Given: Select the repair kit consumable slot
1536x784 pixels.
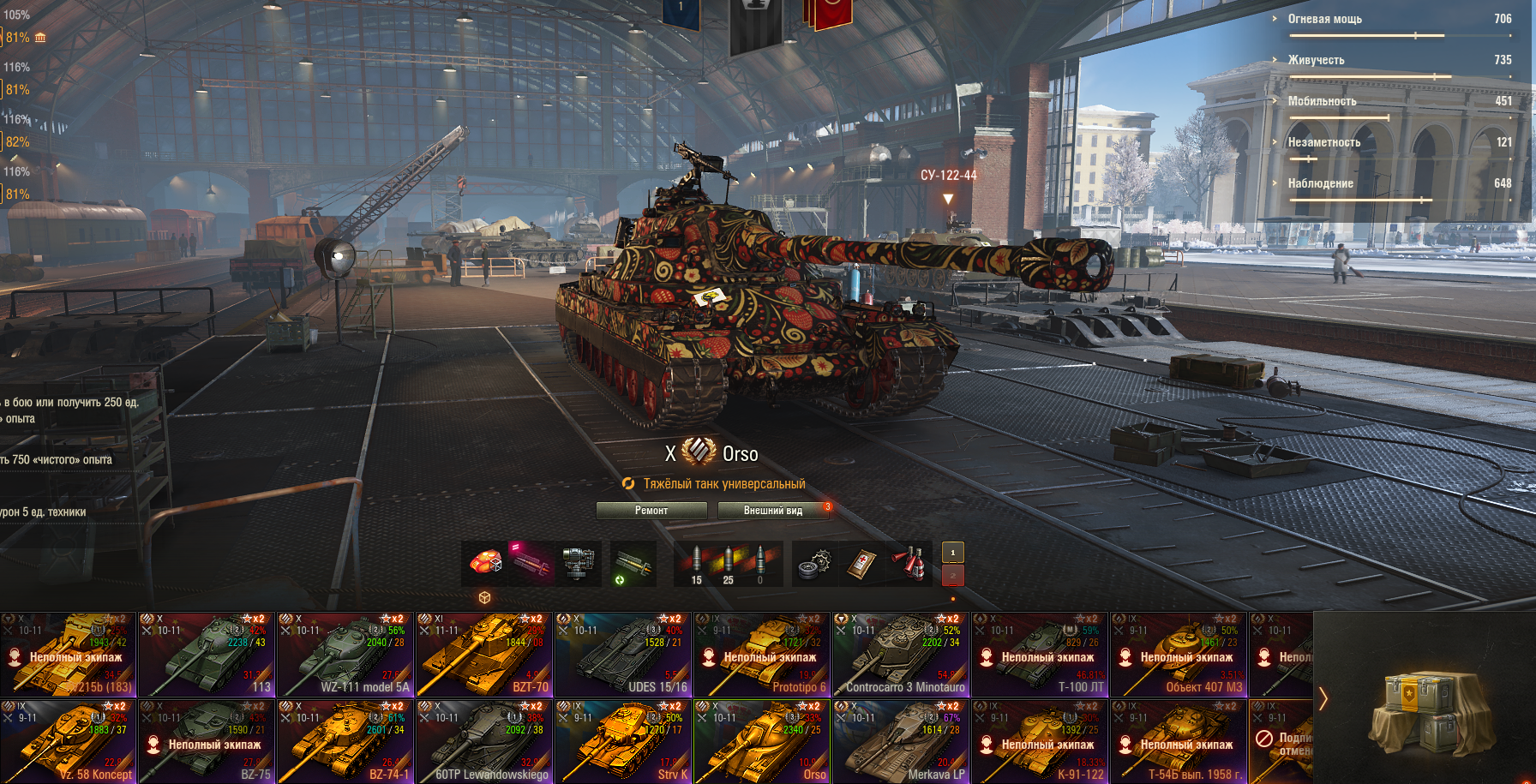Looking at the screenshot, I should pyautogui.click(x=814, y=564).
